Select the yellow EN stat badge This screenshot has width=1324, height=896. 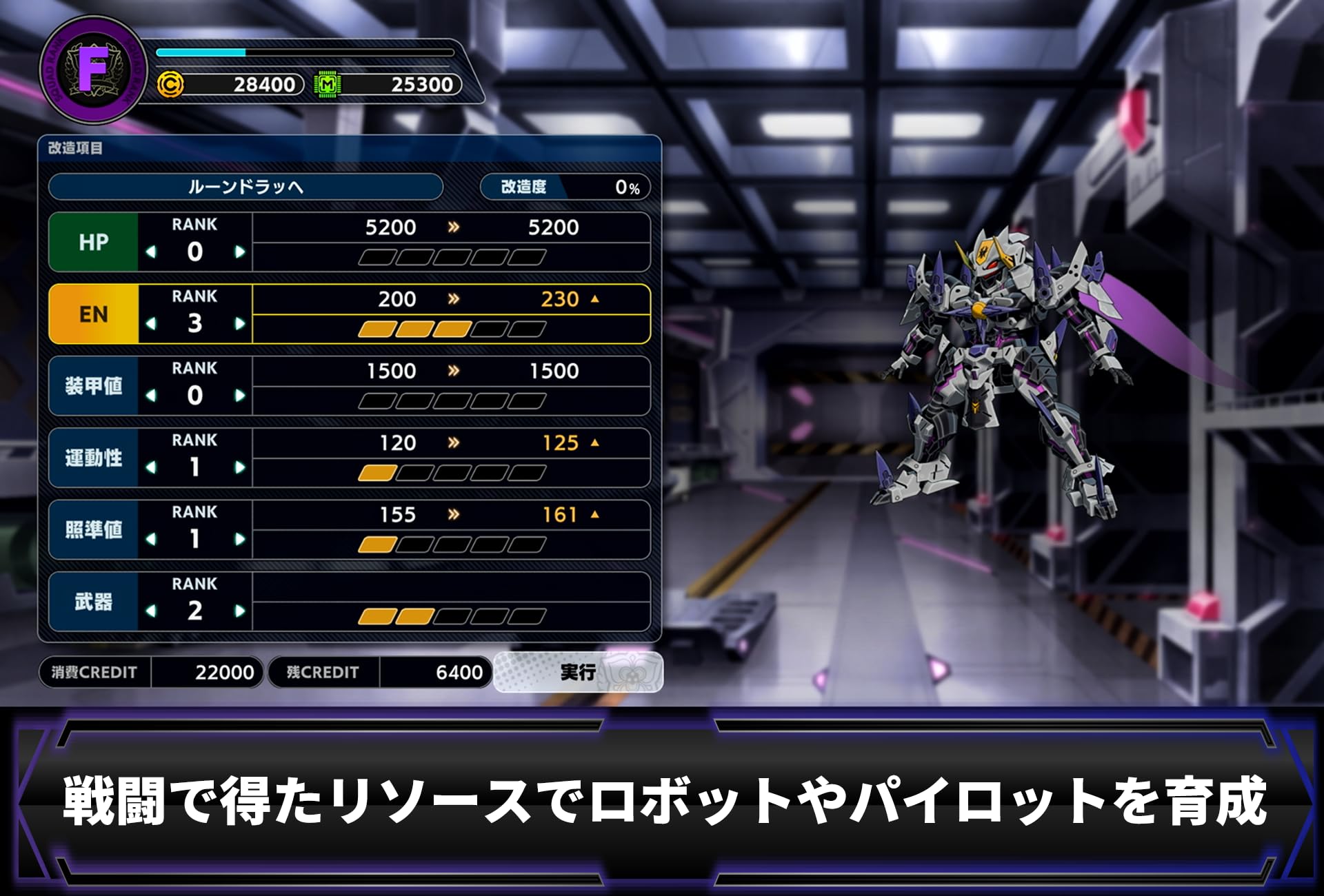pos(94,314)
